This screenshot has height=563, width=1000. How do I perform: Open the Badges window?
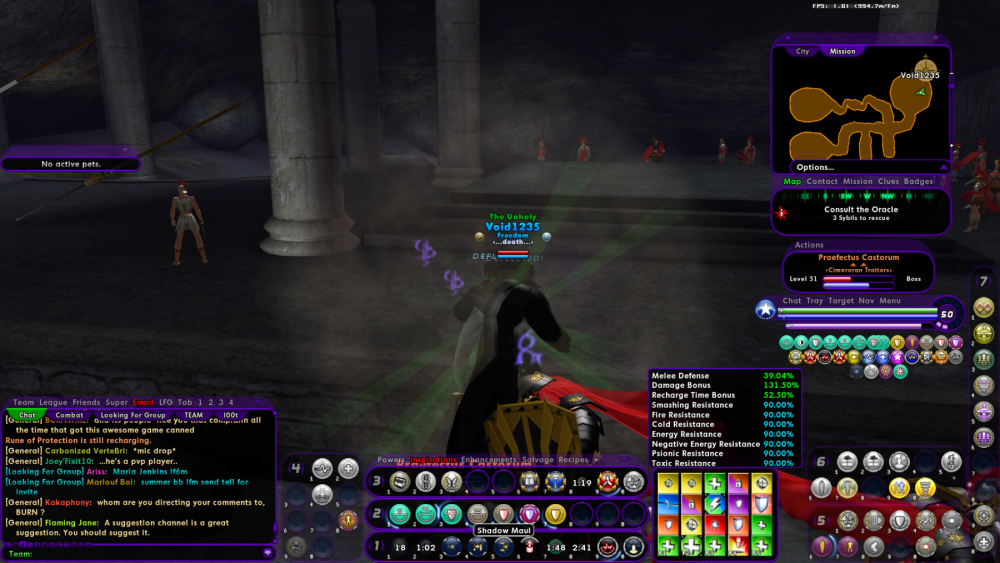(x=918, y=182)
